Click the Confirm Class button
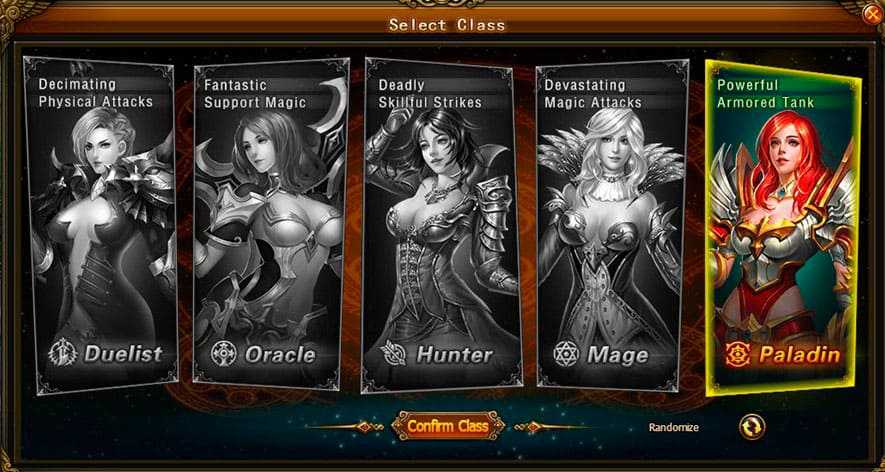 [447, 426]
